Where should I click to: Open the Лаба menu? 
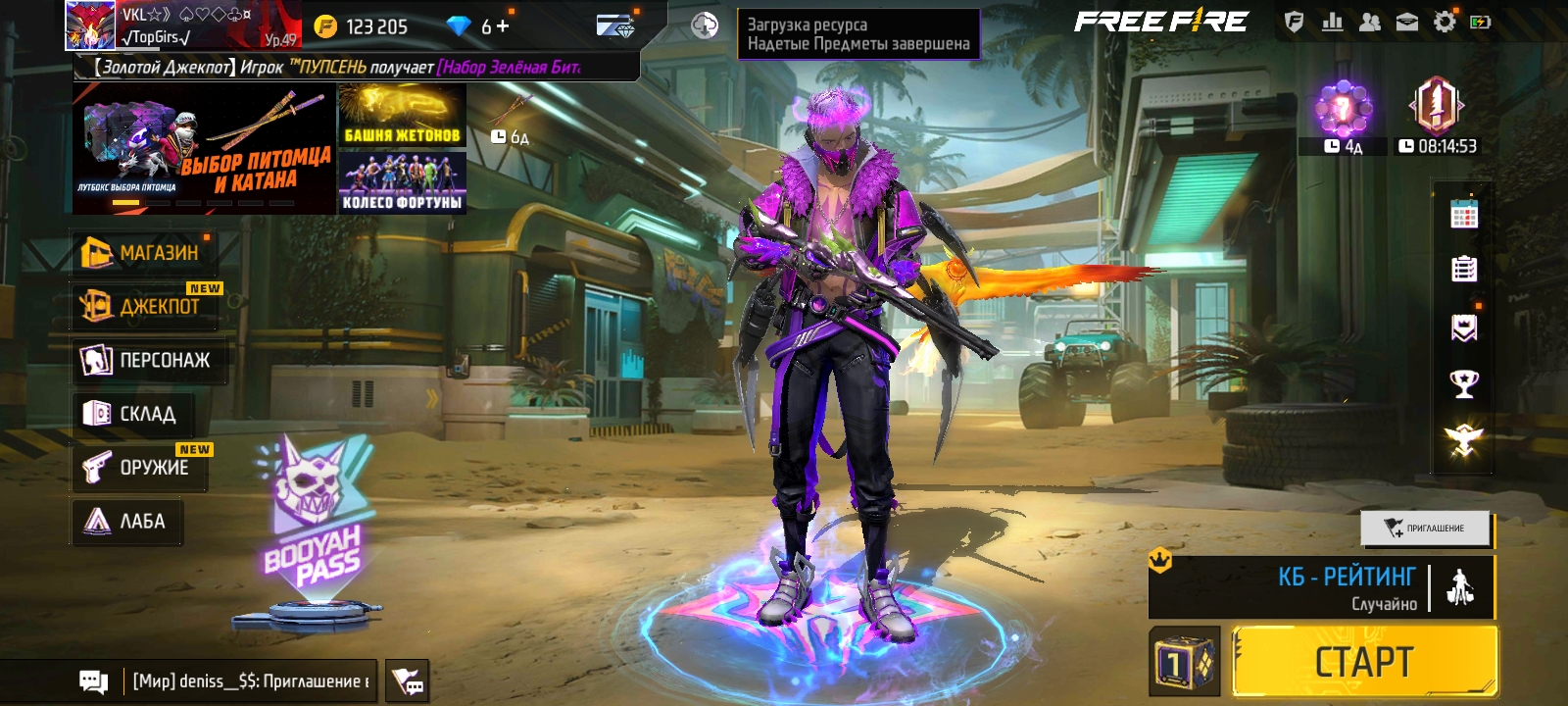coord(127,521)
